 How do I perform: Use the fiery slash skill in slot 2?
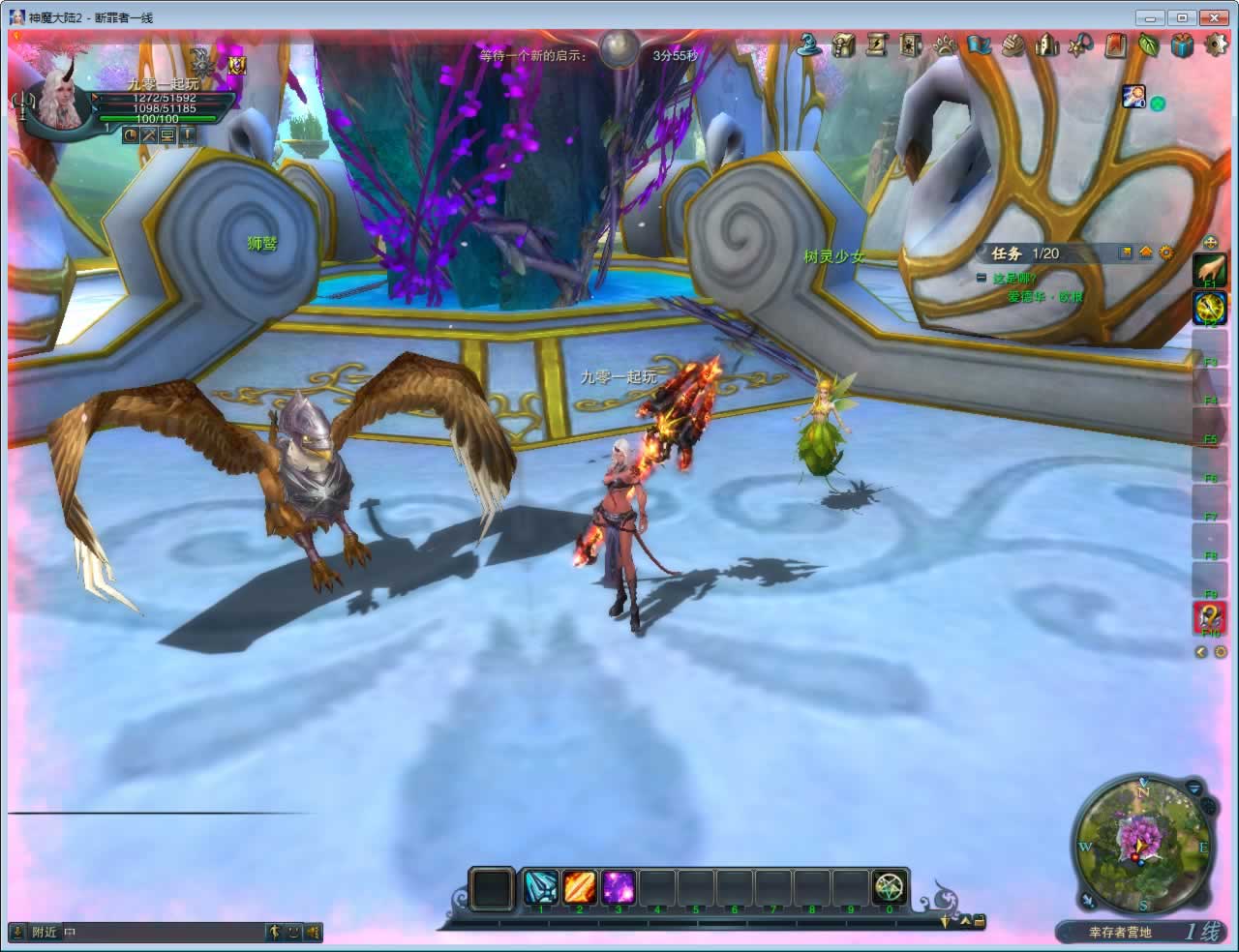click(579, 887)
